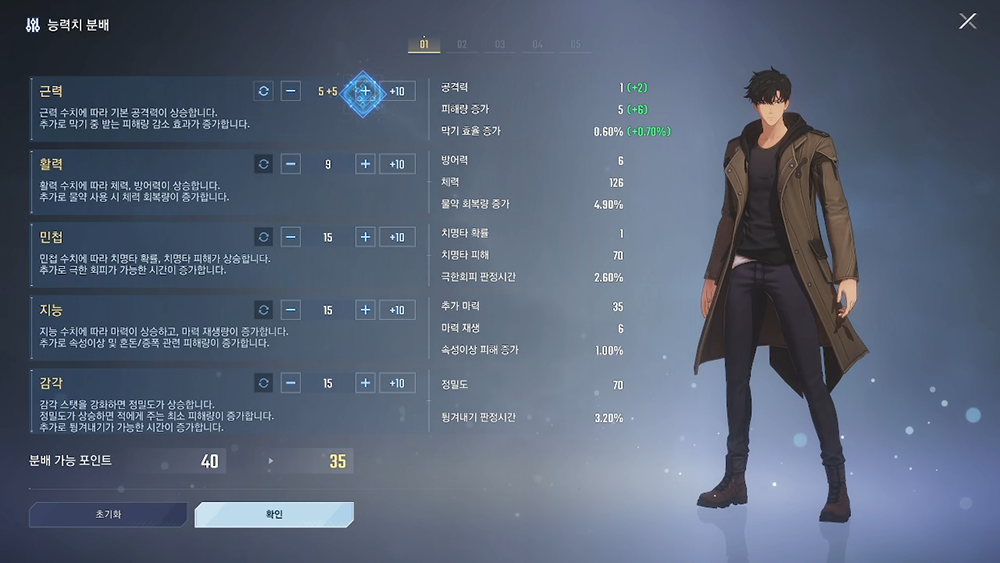The image size is (1000, 563).
Task: Add 10 points to 감각
Action: pos(397,383)
